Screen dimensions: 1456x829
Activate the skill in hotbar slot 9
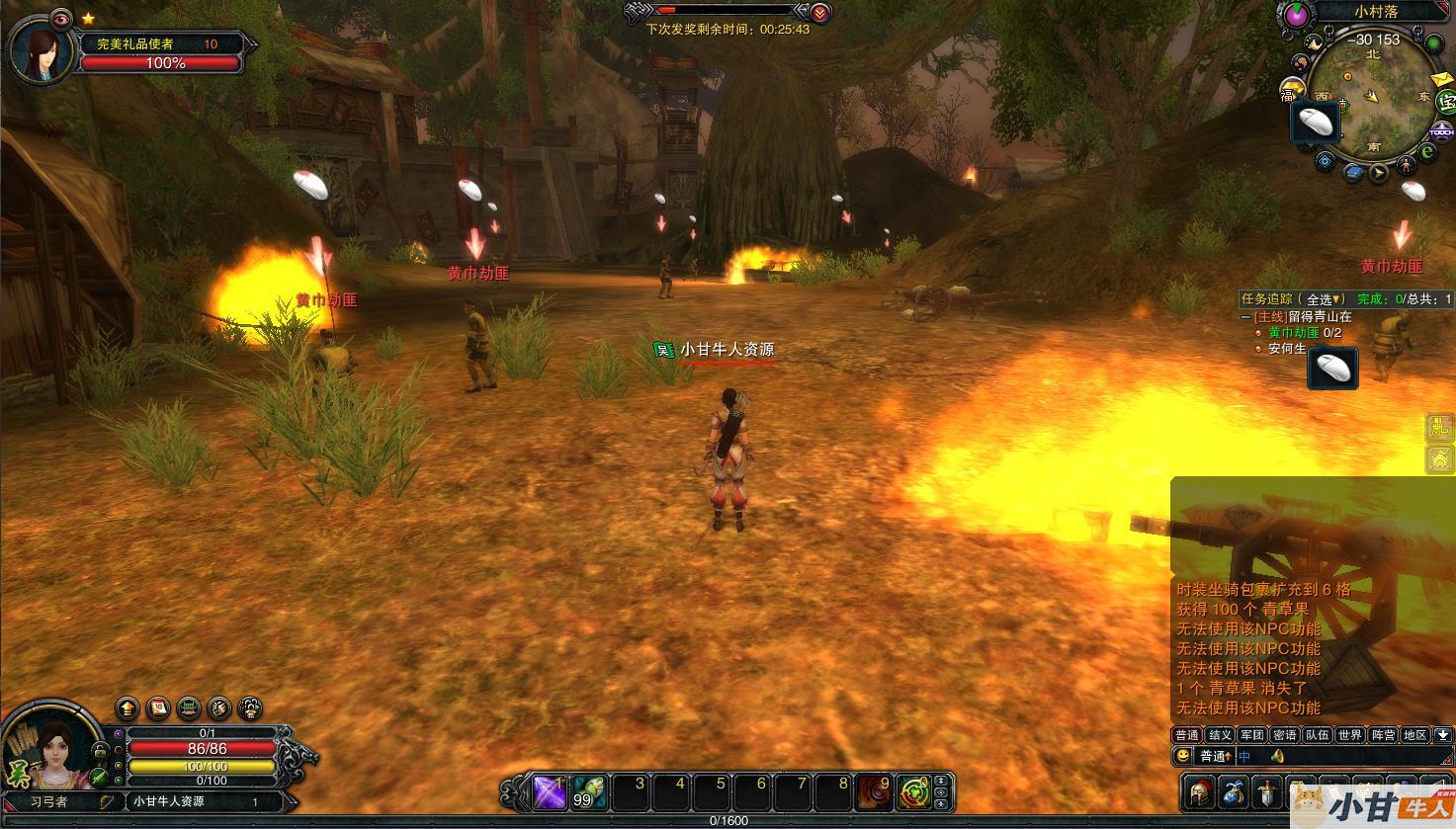[x=873, y=792]
